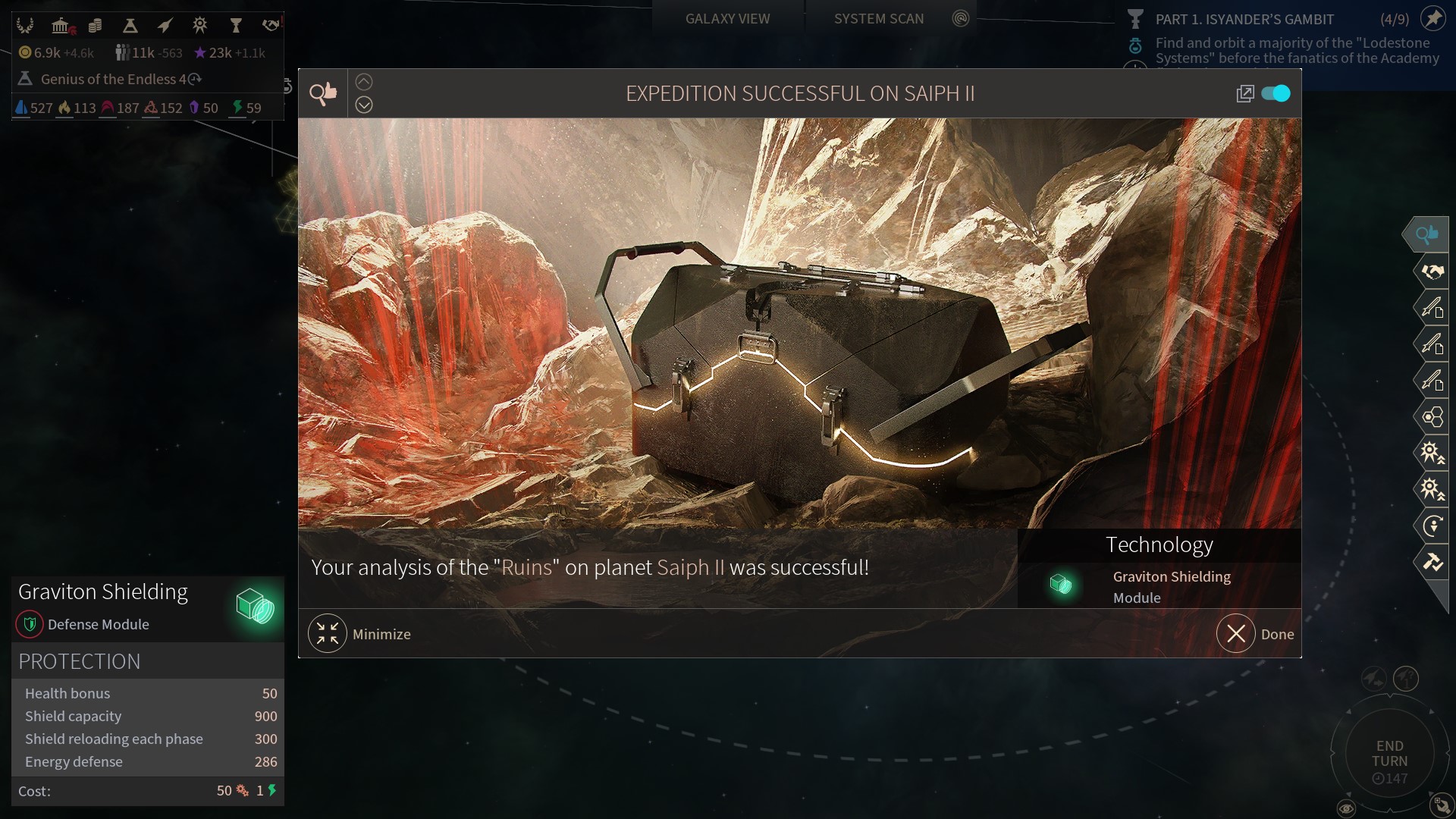Screen dimensions: 1456x819
Task: Go to the next notification with the down arrow
Action: point(364,105)
